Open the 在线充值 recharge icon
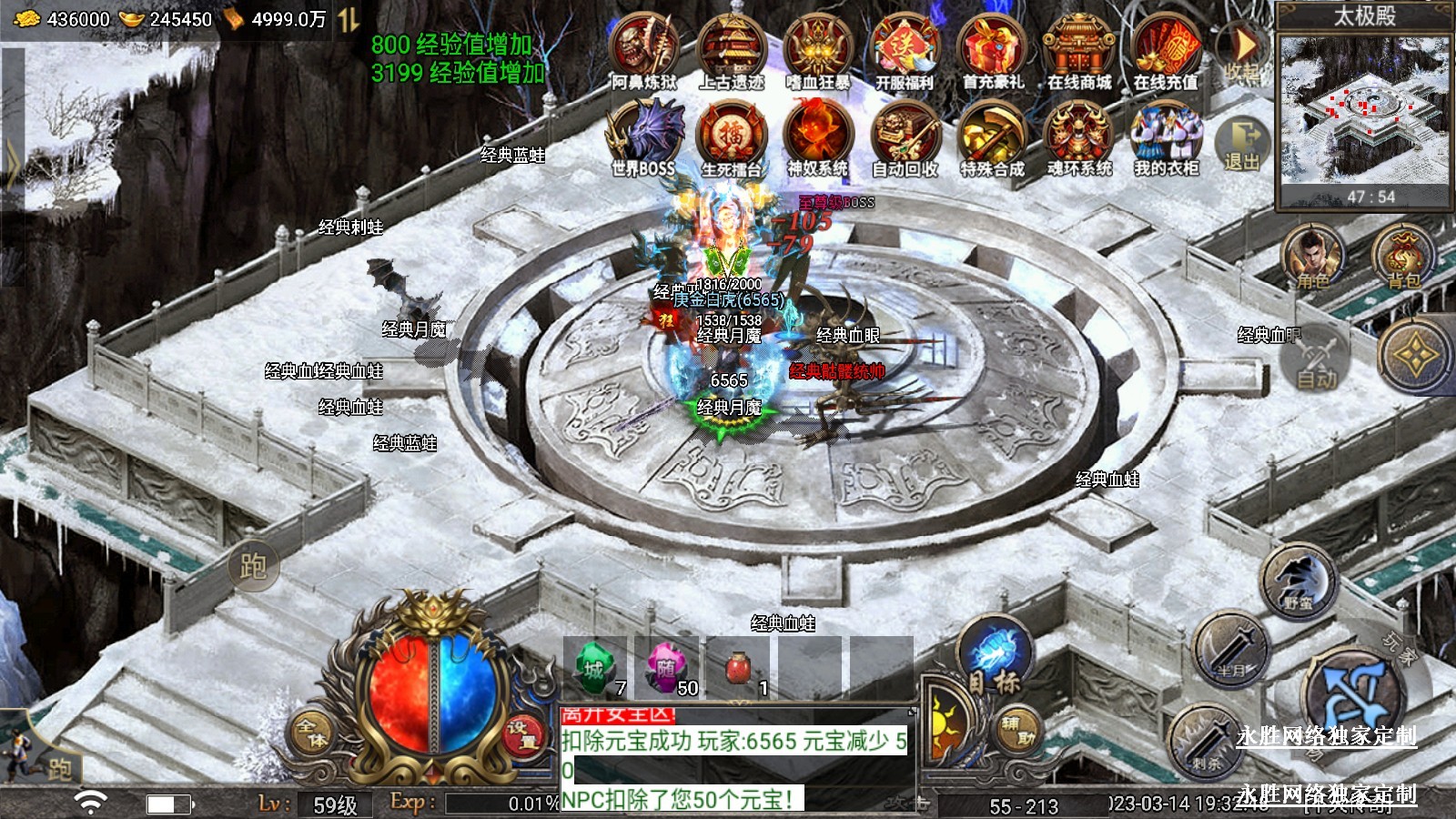 [1166, 52]
